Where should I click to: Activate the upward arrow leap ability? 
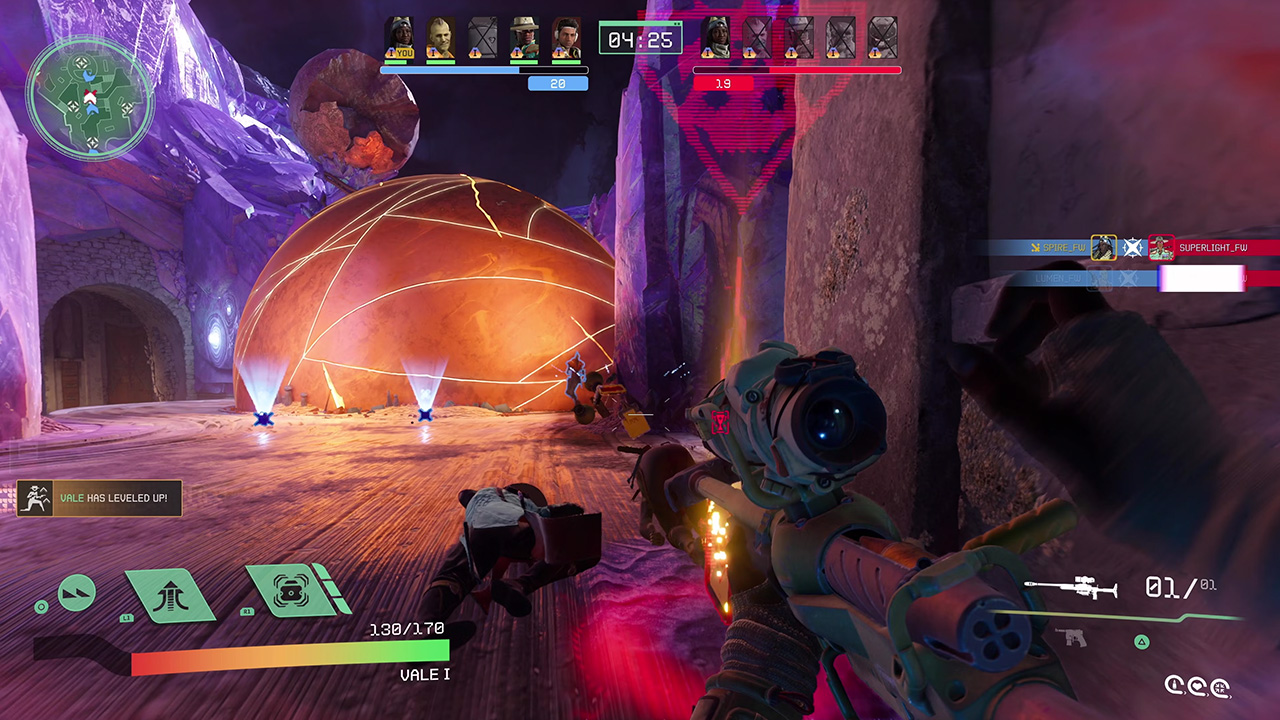coord(169,594)
